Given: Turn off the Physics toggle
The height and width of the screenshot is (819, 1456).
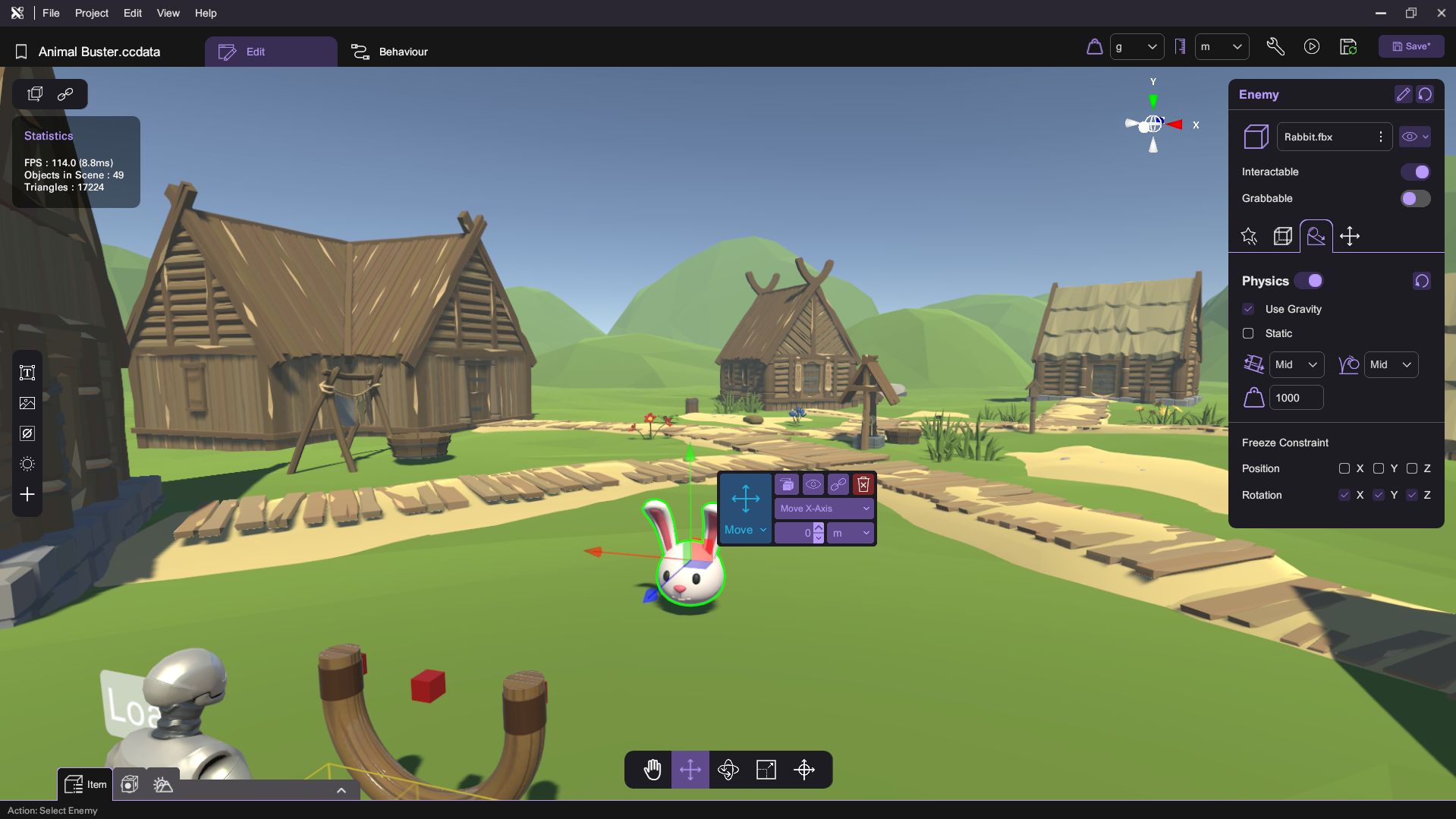Looking at the screenshot, I should (x=1309, y=281).
